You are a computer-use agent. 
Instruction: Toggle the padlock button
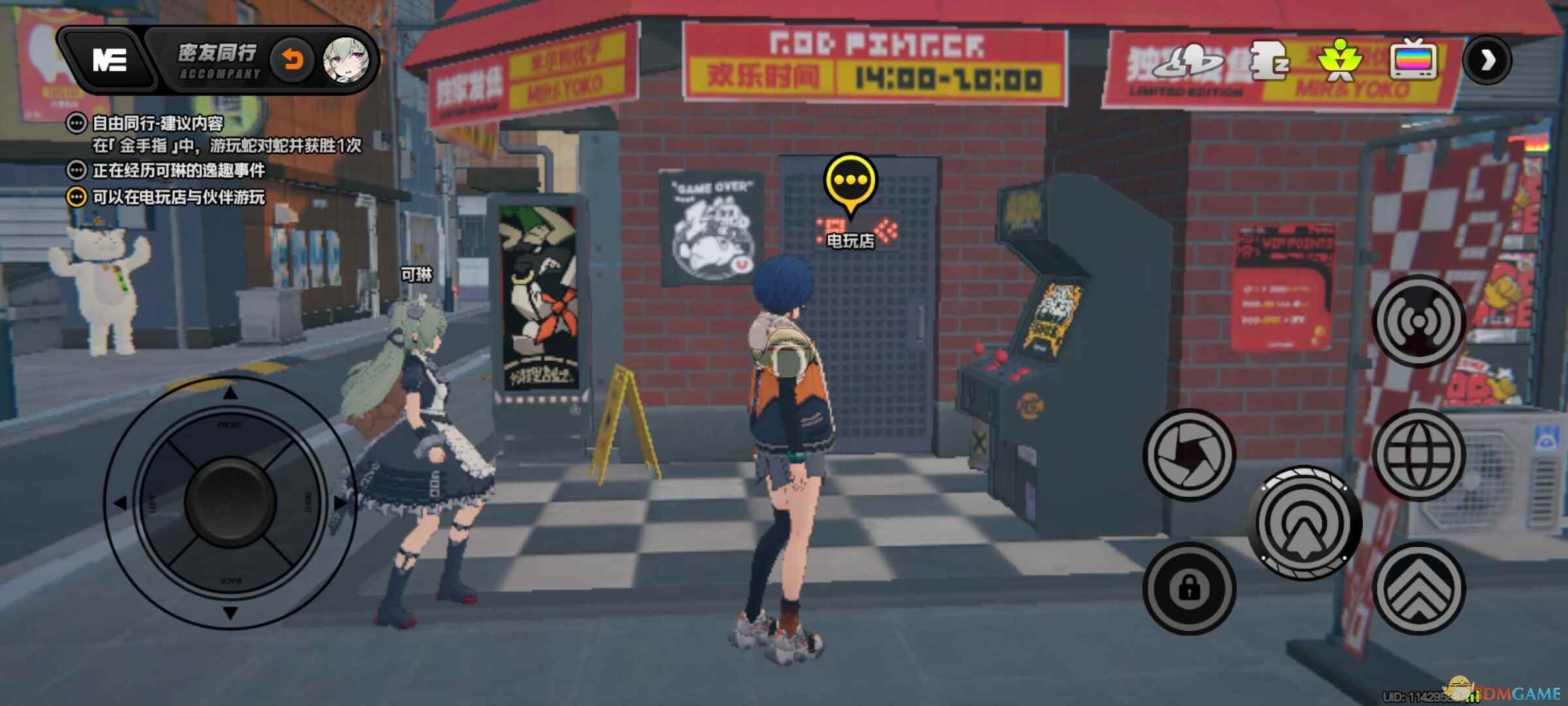(1189, 588)
